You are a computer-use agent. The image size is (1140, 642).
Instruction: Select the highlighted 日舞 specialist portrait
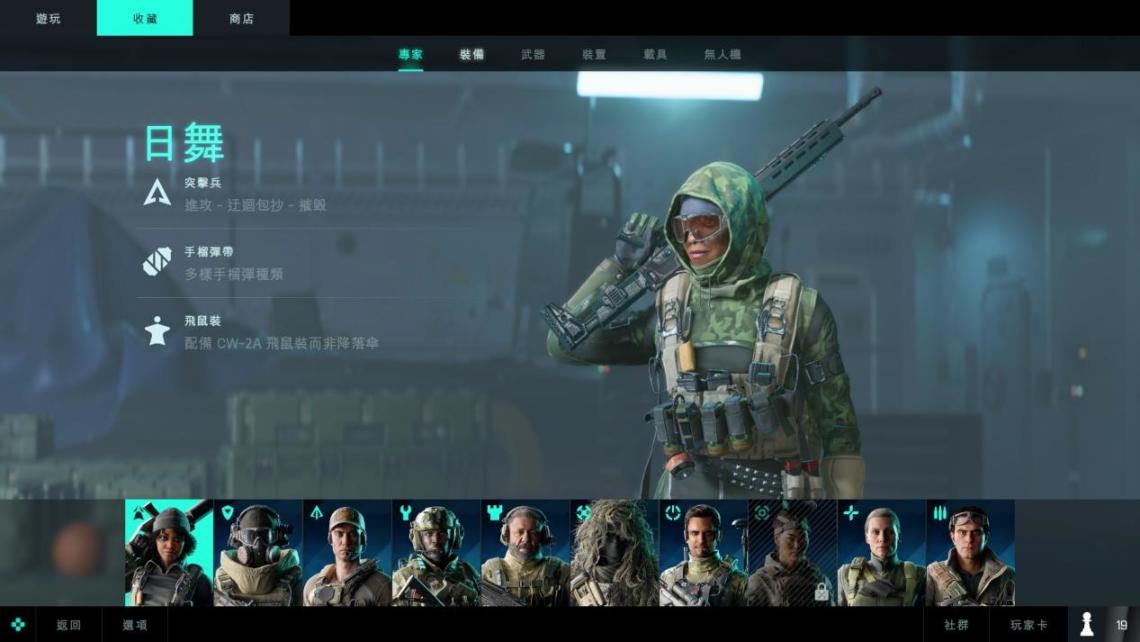[168, 553]
